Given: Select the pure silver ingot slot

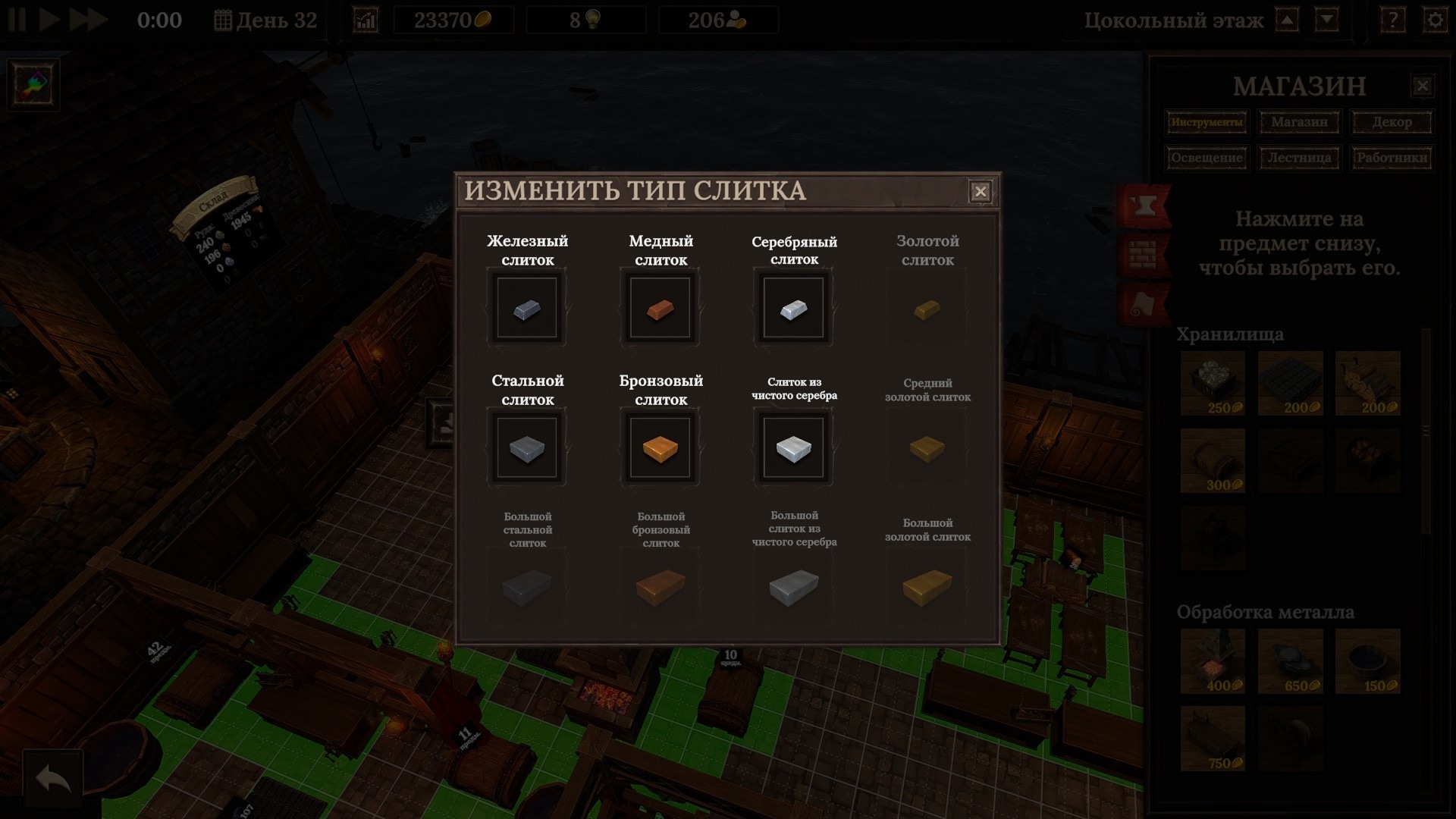Looking at the screenshot, I should (793, 447).
